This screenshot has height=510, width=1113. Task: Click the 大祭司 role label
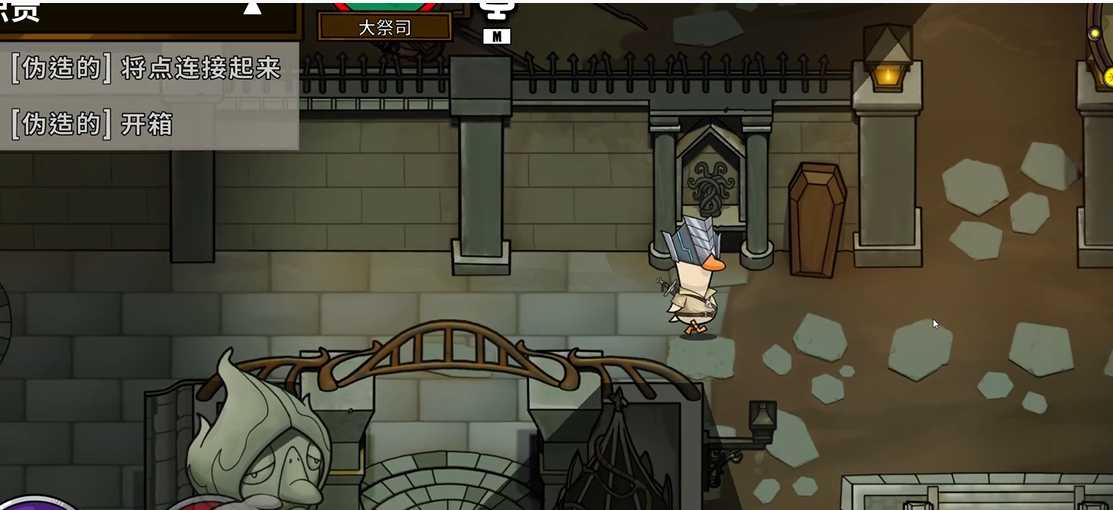point(384,27)
